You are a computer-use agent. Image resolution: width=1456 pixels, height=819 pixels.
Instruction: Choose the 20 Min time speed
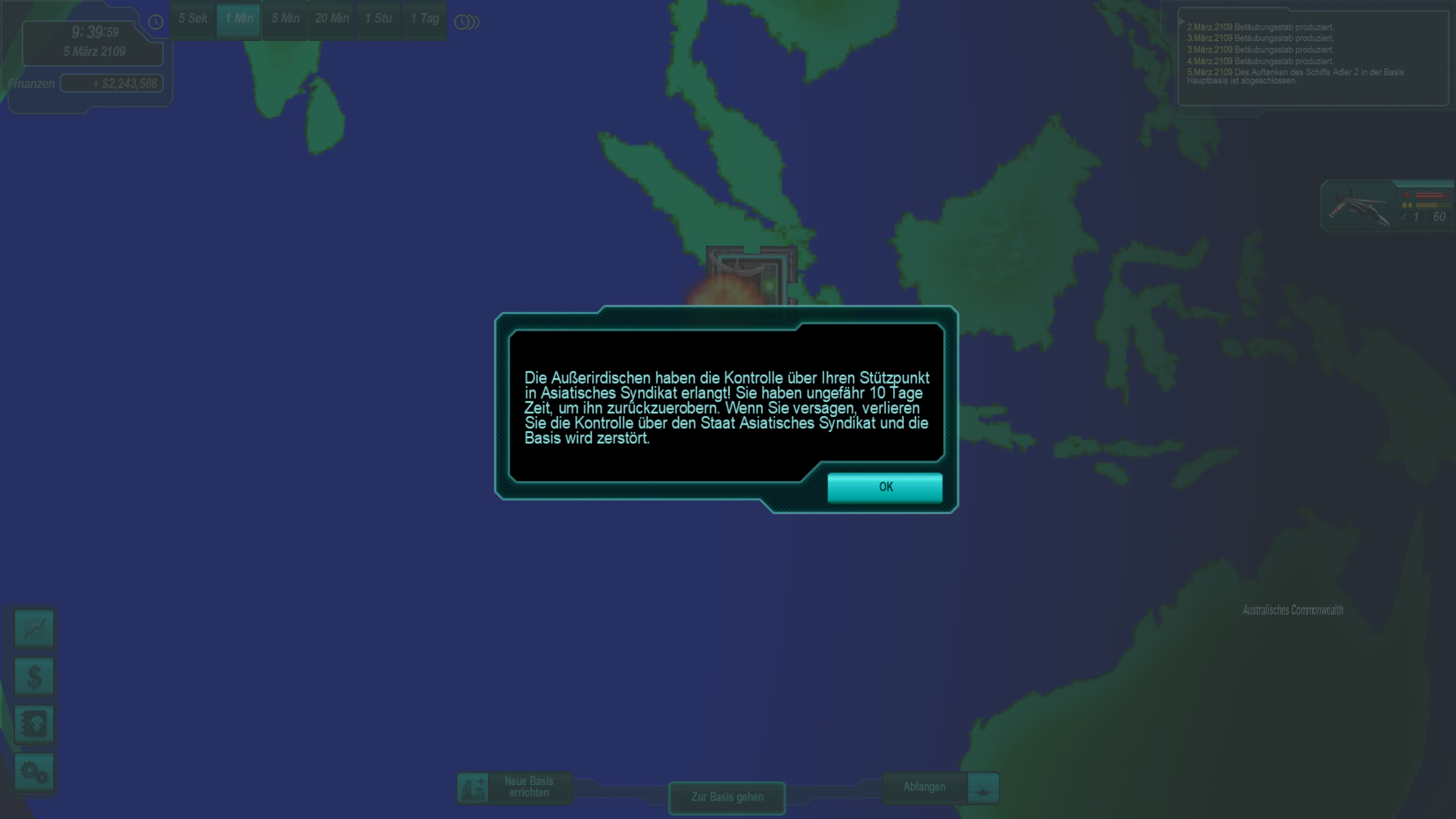[x=332, y=19]
